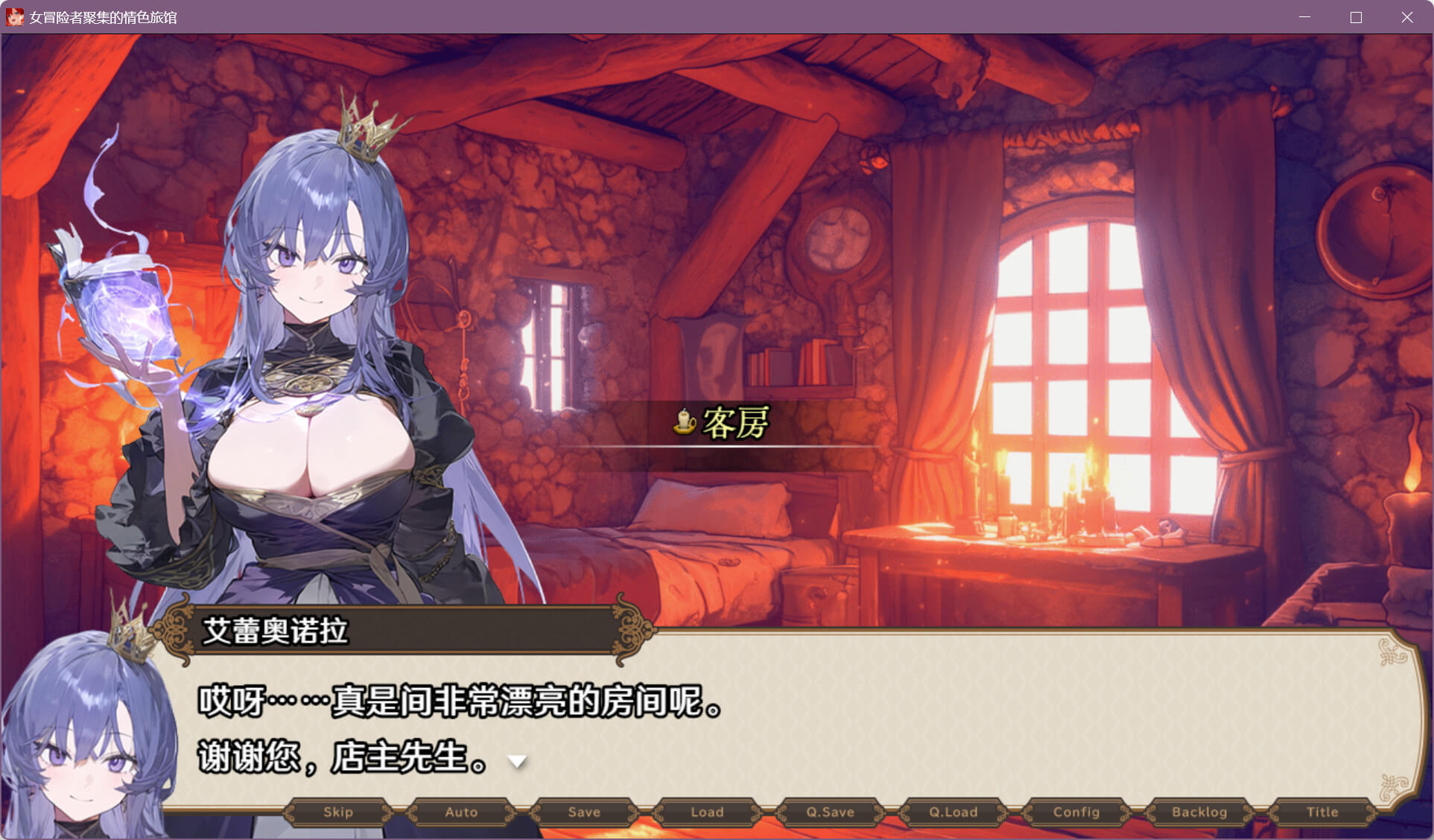Return to Title screen
Screen dimensions: 1434x840
tap(1322, 812)
